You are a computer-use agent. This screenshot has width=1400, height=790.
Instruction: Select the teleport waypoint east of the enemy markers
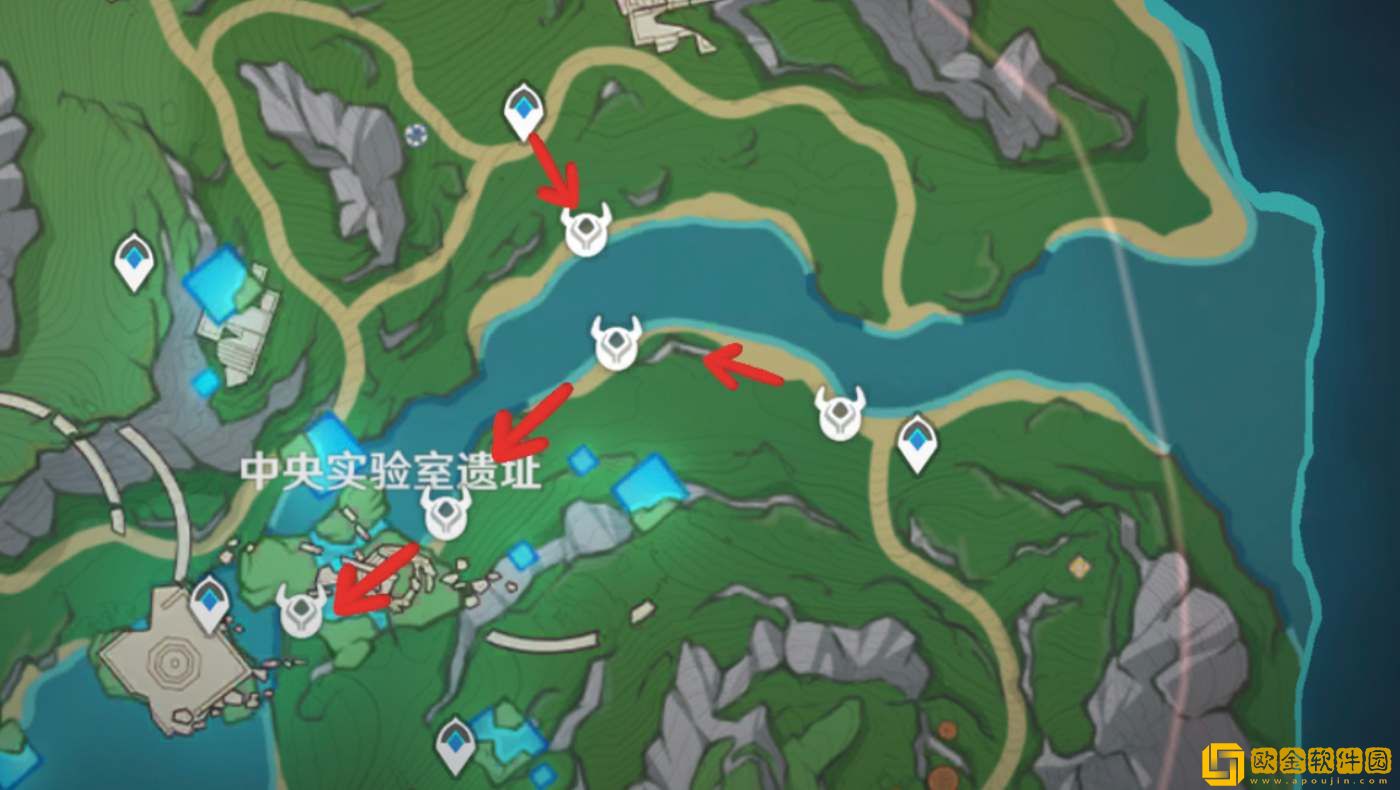coord(916,437)
